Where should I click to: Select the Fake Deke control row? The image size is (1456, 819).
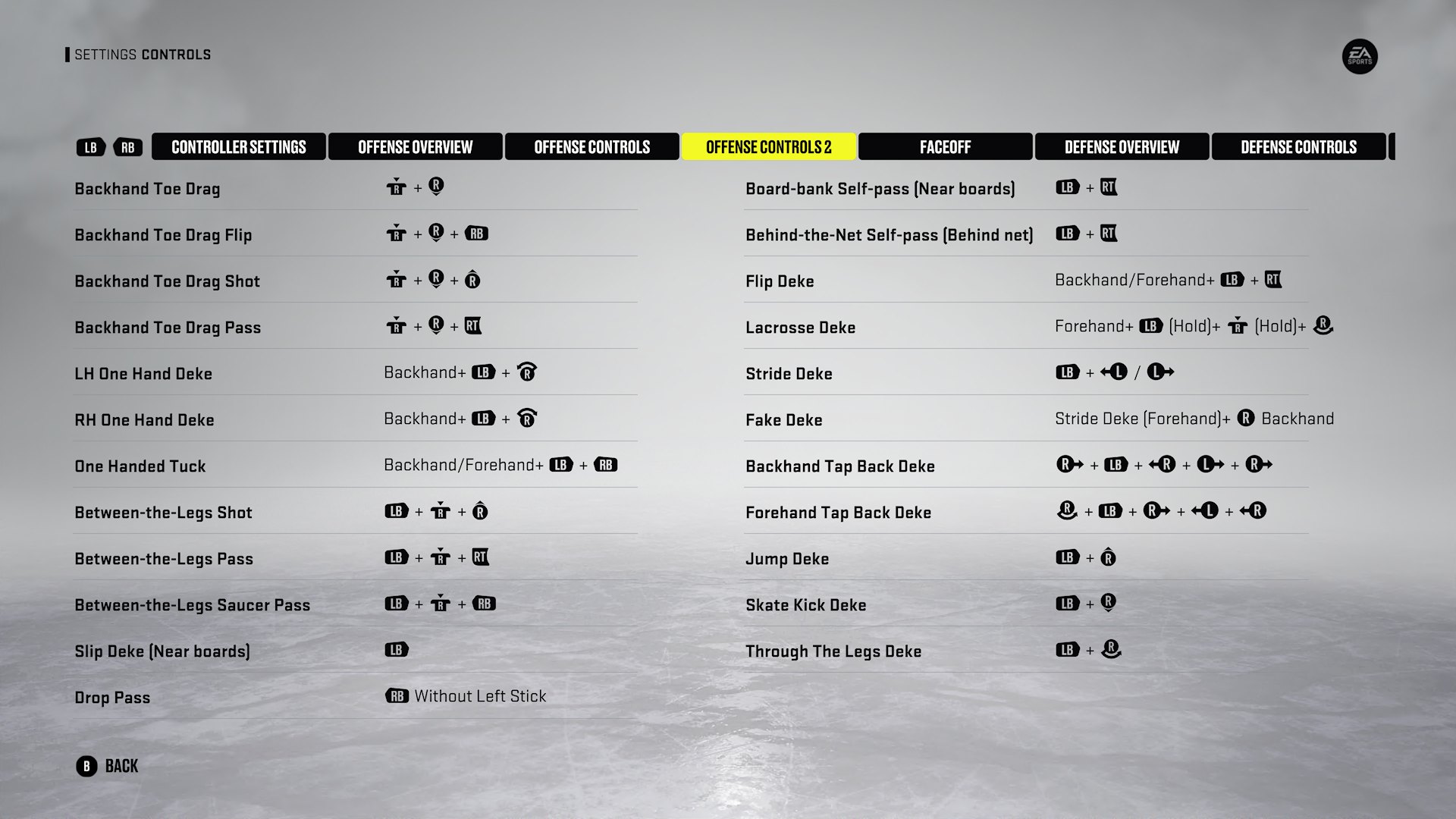(783, 420)
